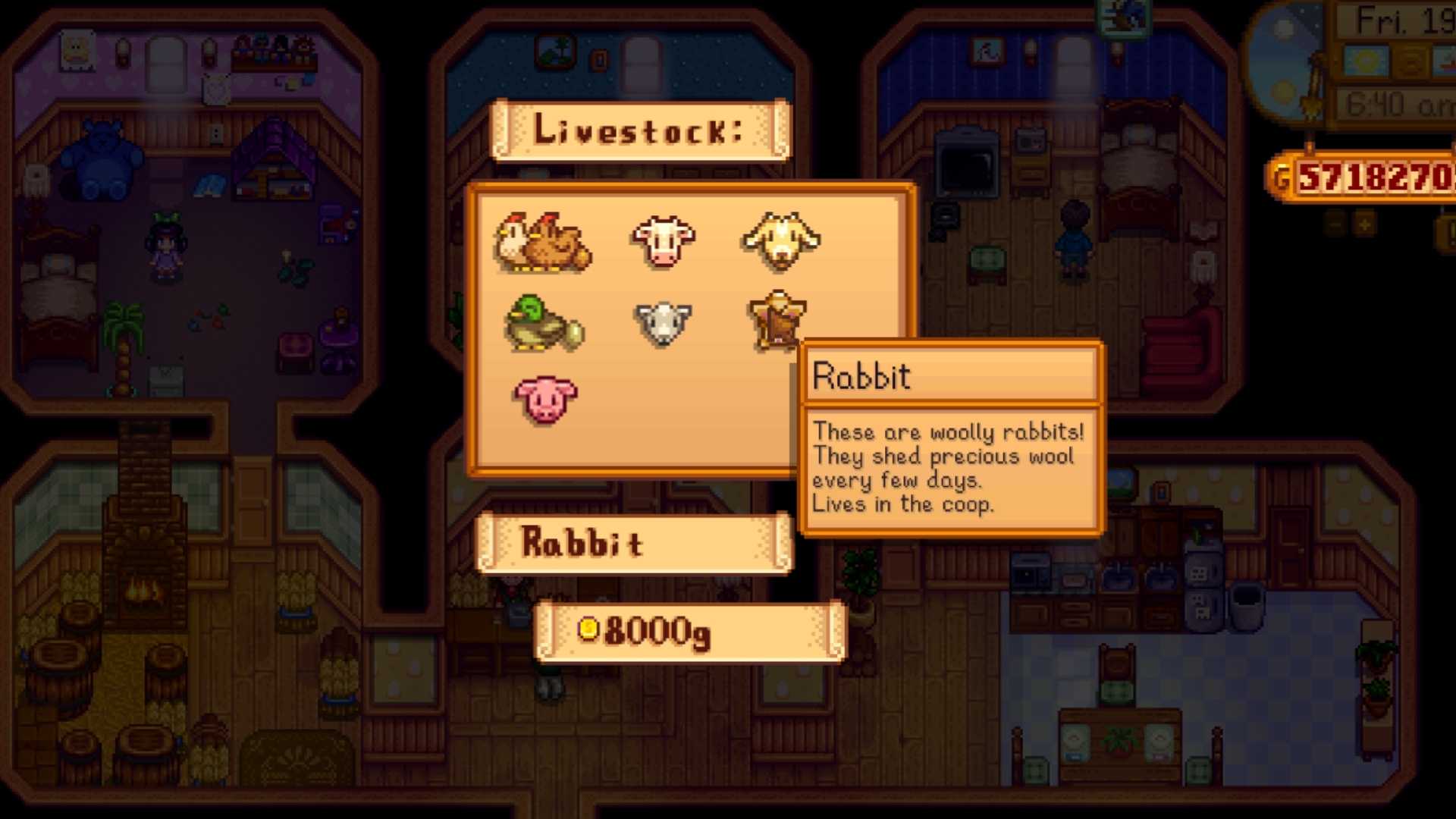This screenshot has width=1456, height=819.
Task: Click the minus zoom button below the money display
Action: pyautogui.click(x=1334, y=223)
